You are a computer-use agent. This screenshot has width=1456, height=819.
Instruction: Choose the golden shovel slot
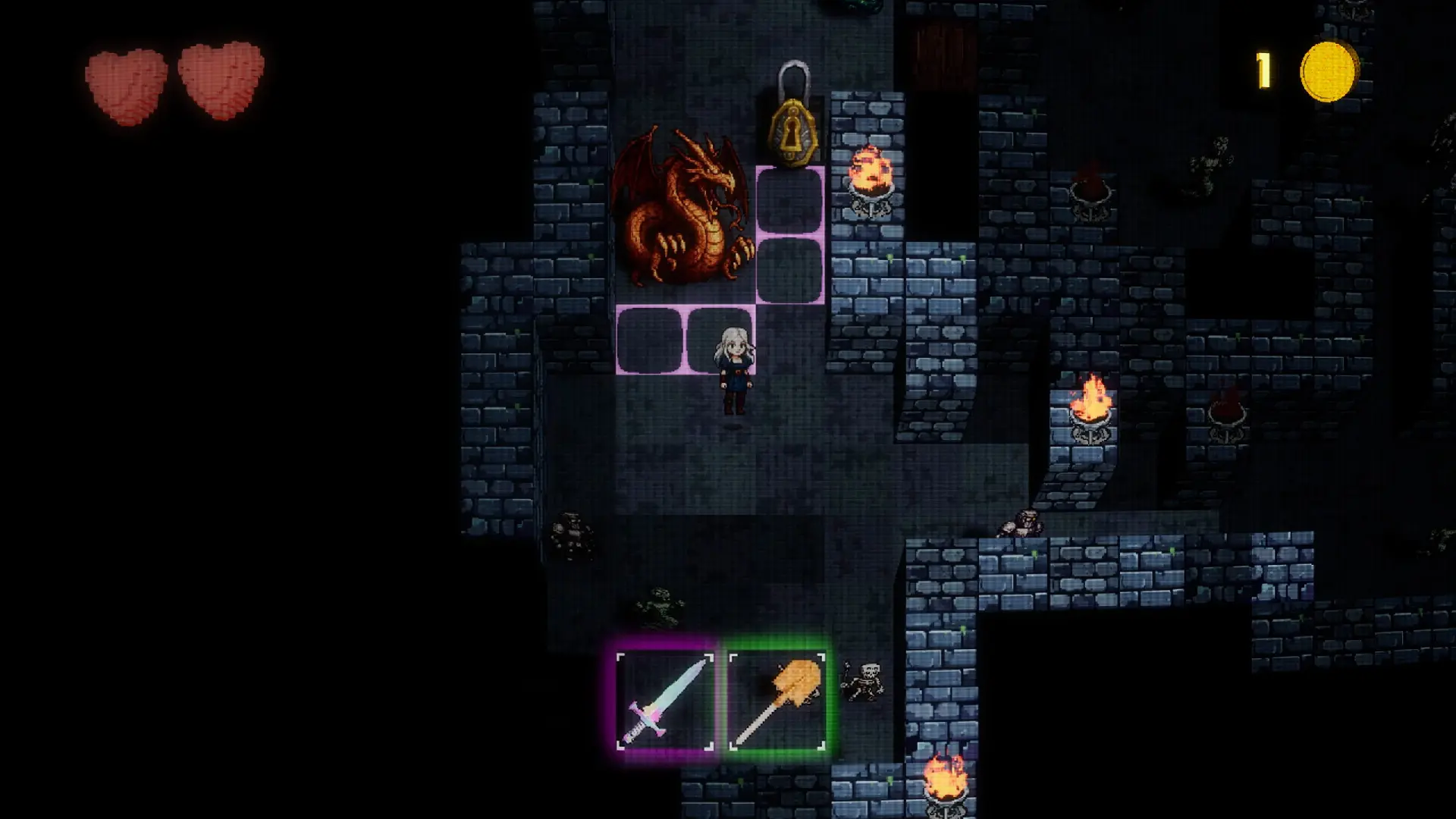[x=777, y=701]
